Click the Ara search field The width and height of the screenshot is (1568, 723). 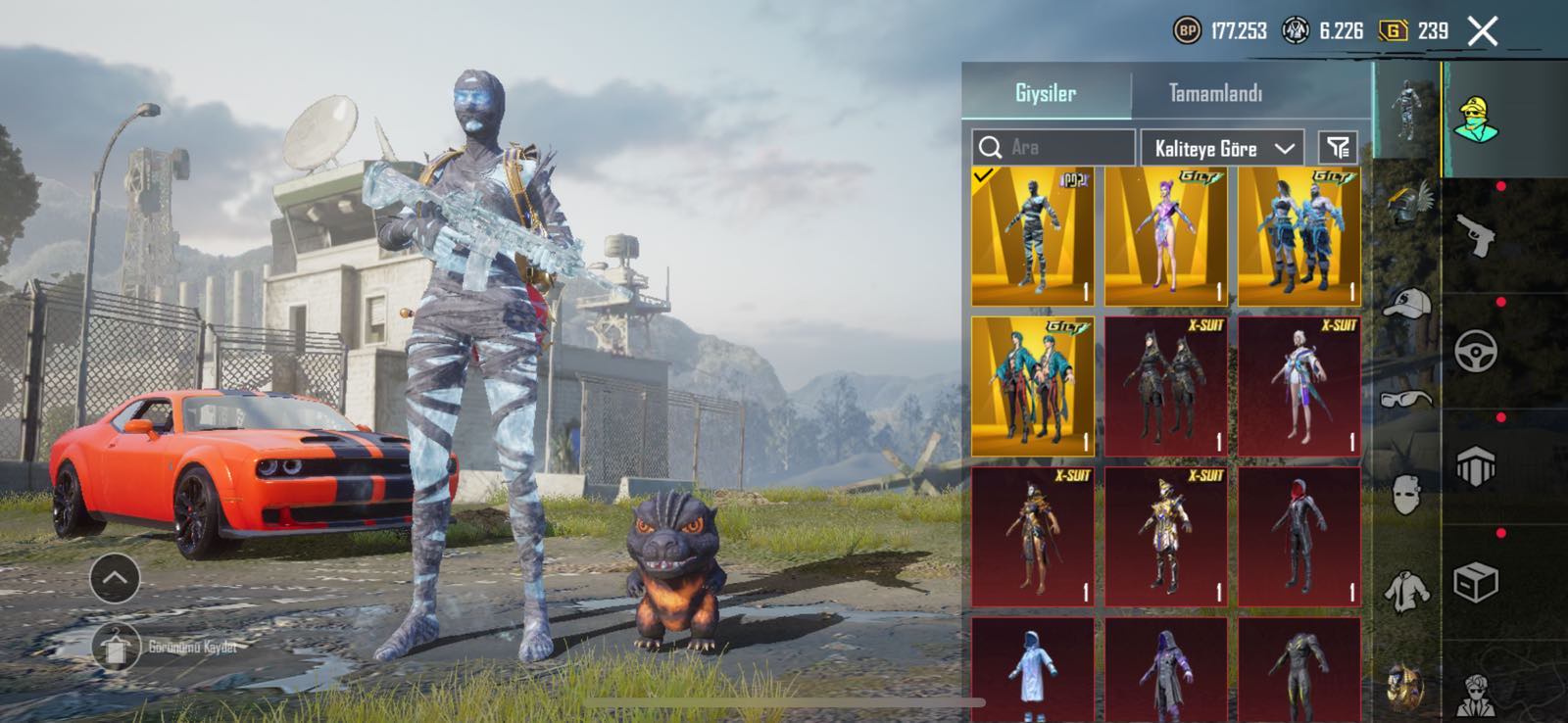1053,148
